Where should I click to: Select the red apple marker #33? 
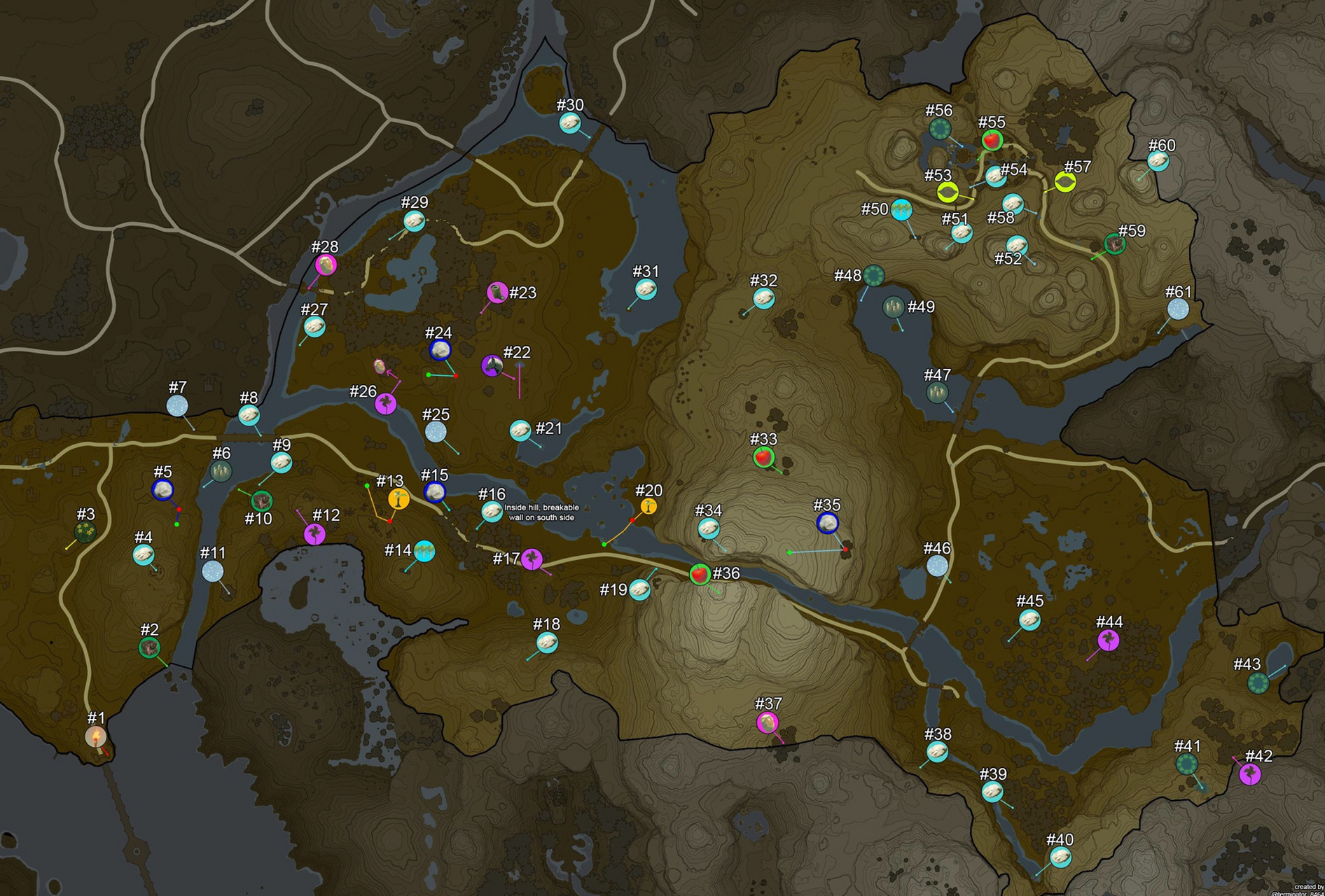click(763, 457)
